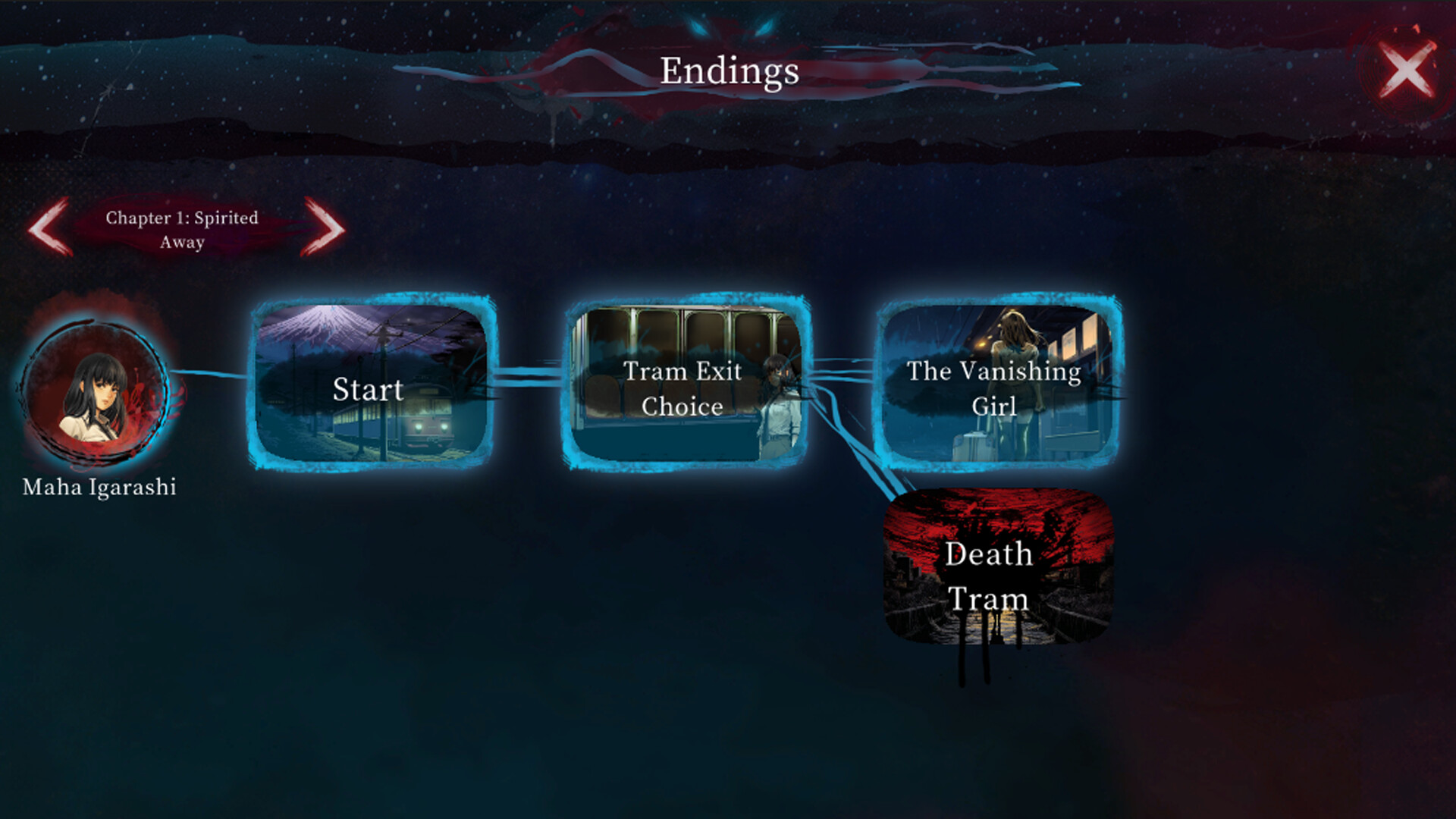Select Chapter 1: Spirited Away label

[180, 229]
